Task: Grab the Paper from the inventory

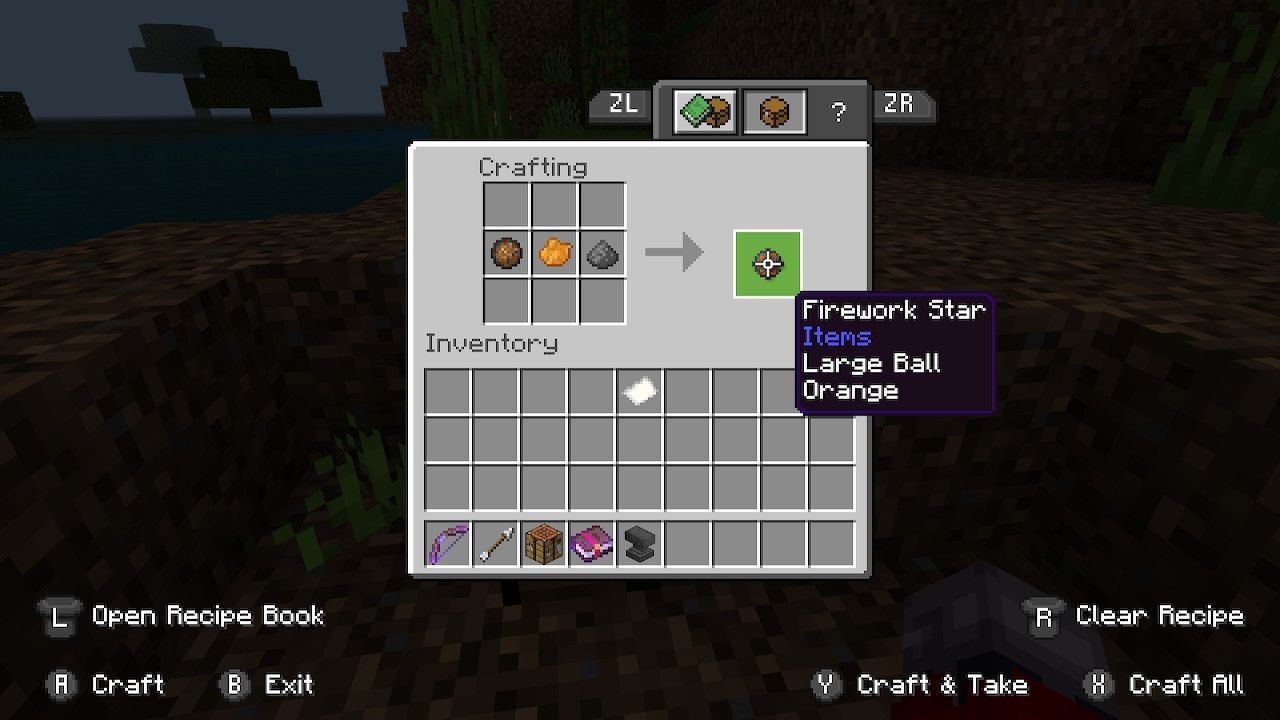Action: pyautogui.click(x=638, y=390)
